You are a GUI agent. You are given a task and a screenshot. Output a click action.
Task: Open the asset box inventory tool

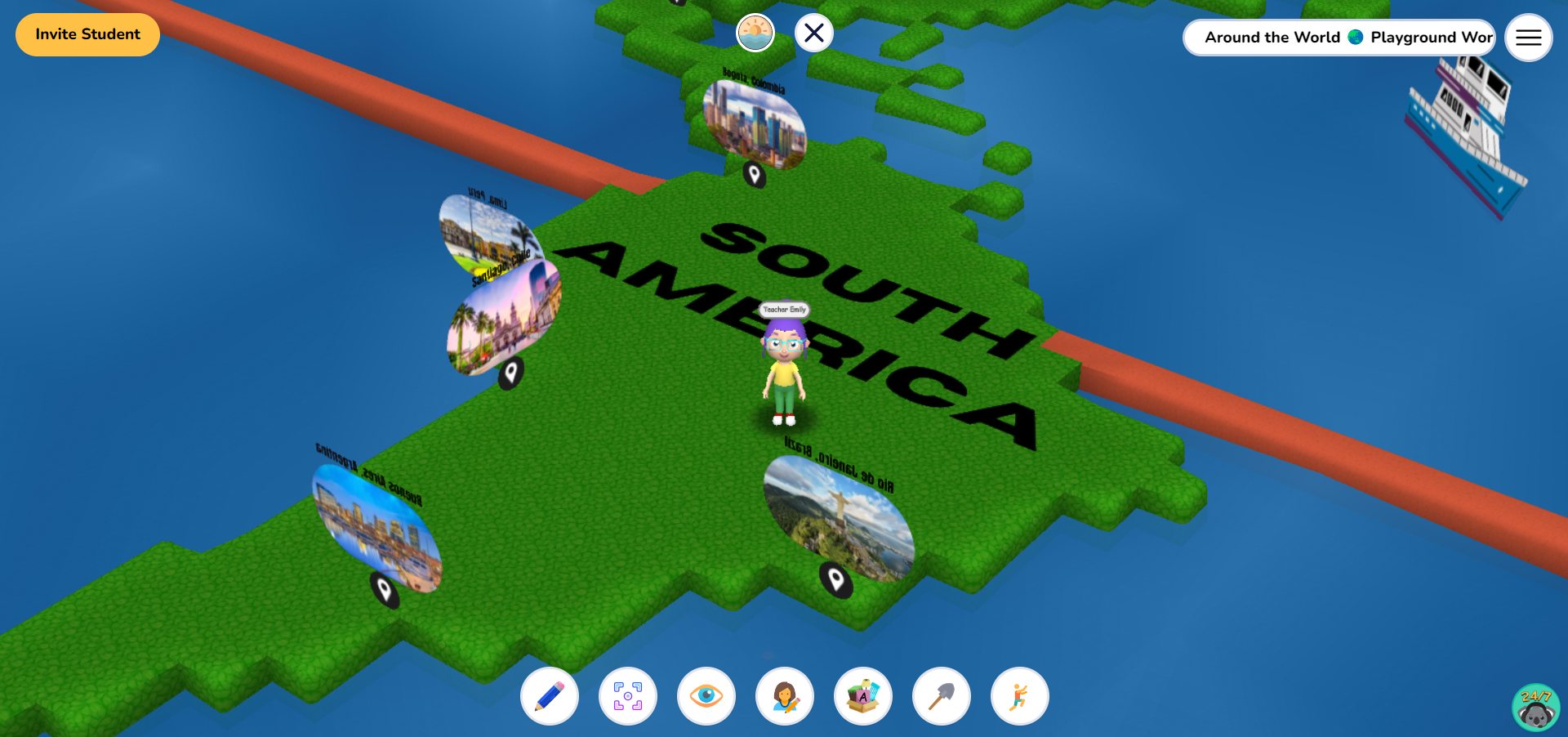[x=862, y=695]
